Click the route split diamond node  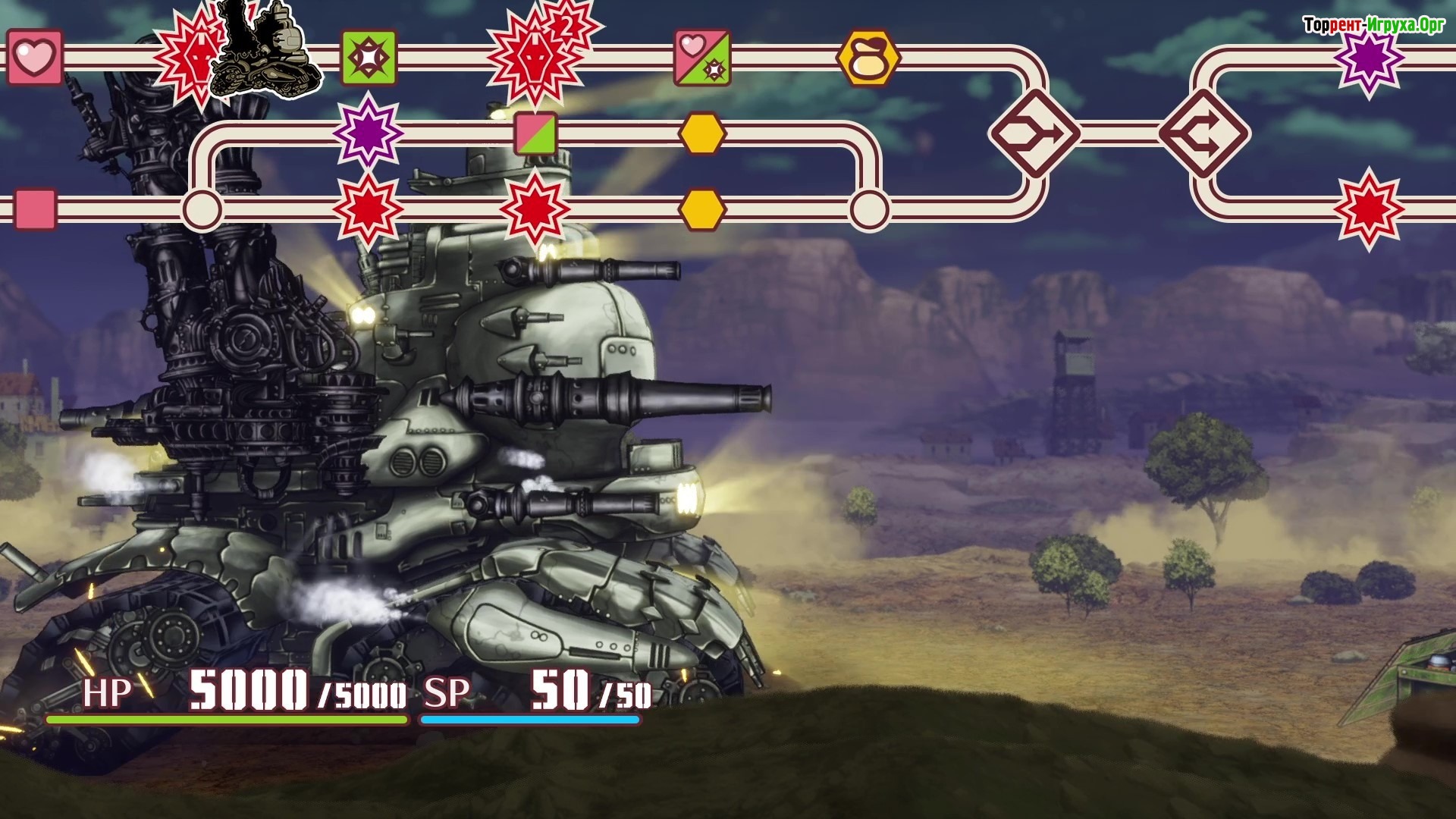1205,134
